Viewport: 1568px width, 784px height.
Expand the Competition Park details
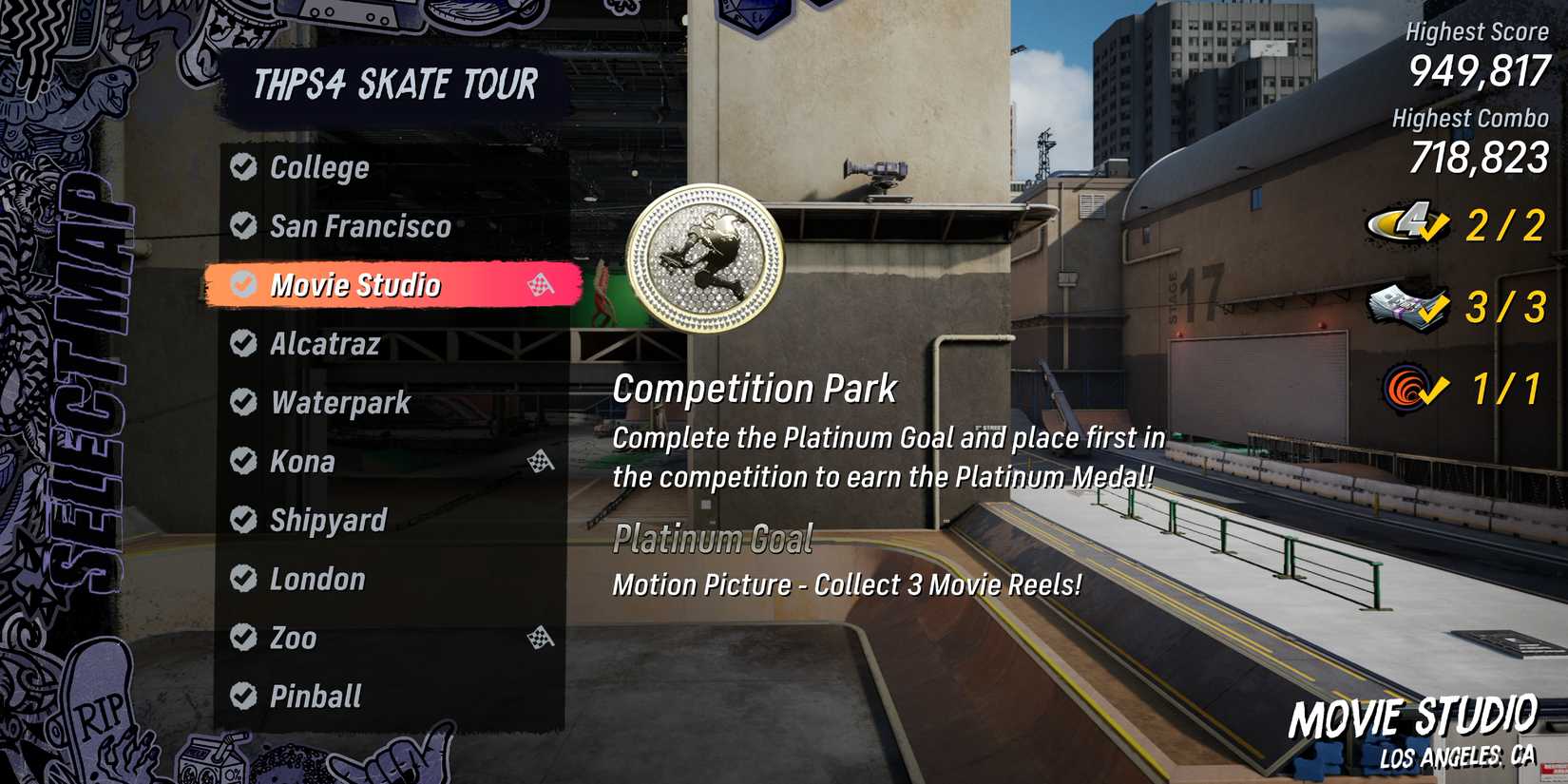(x=755, y=388)
